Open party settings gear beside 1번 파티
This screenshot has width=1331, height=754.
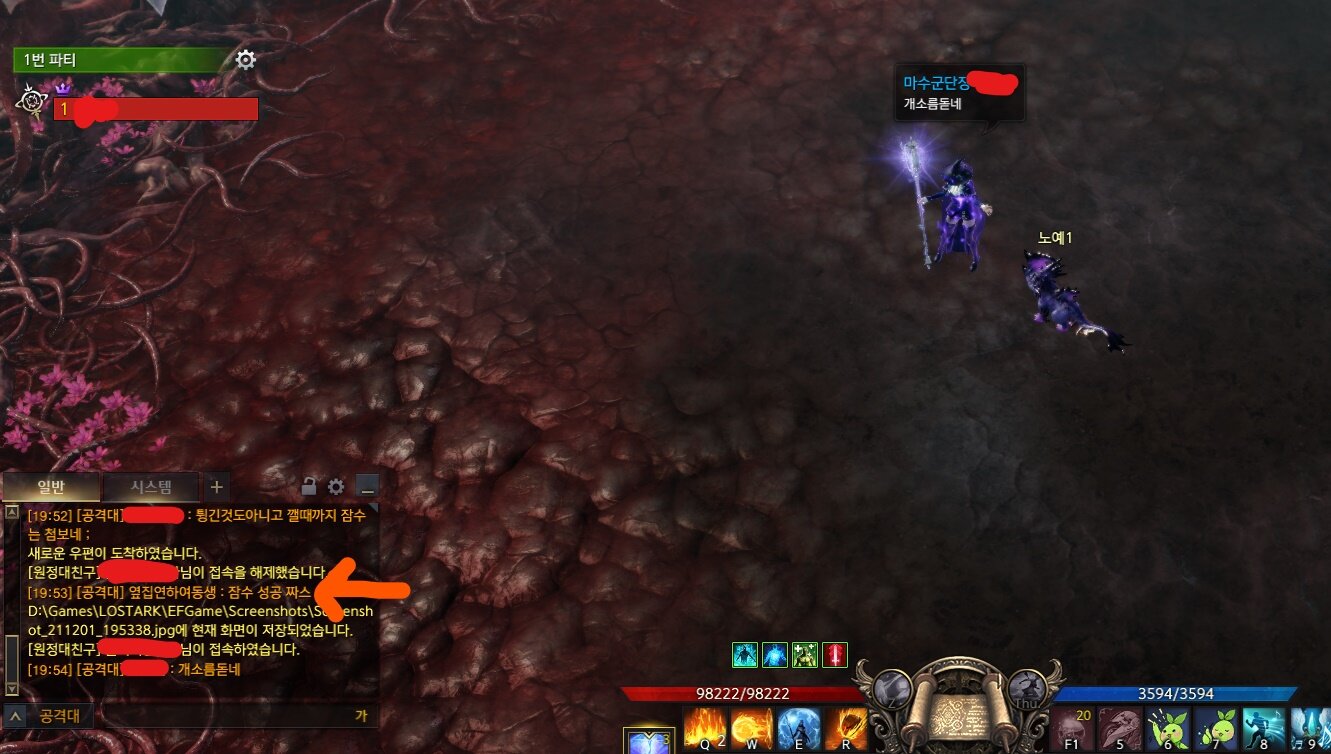tap(246, 60)
